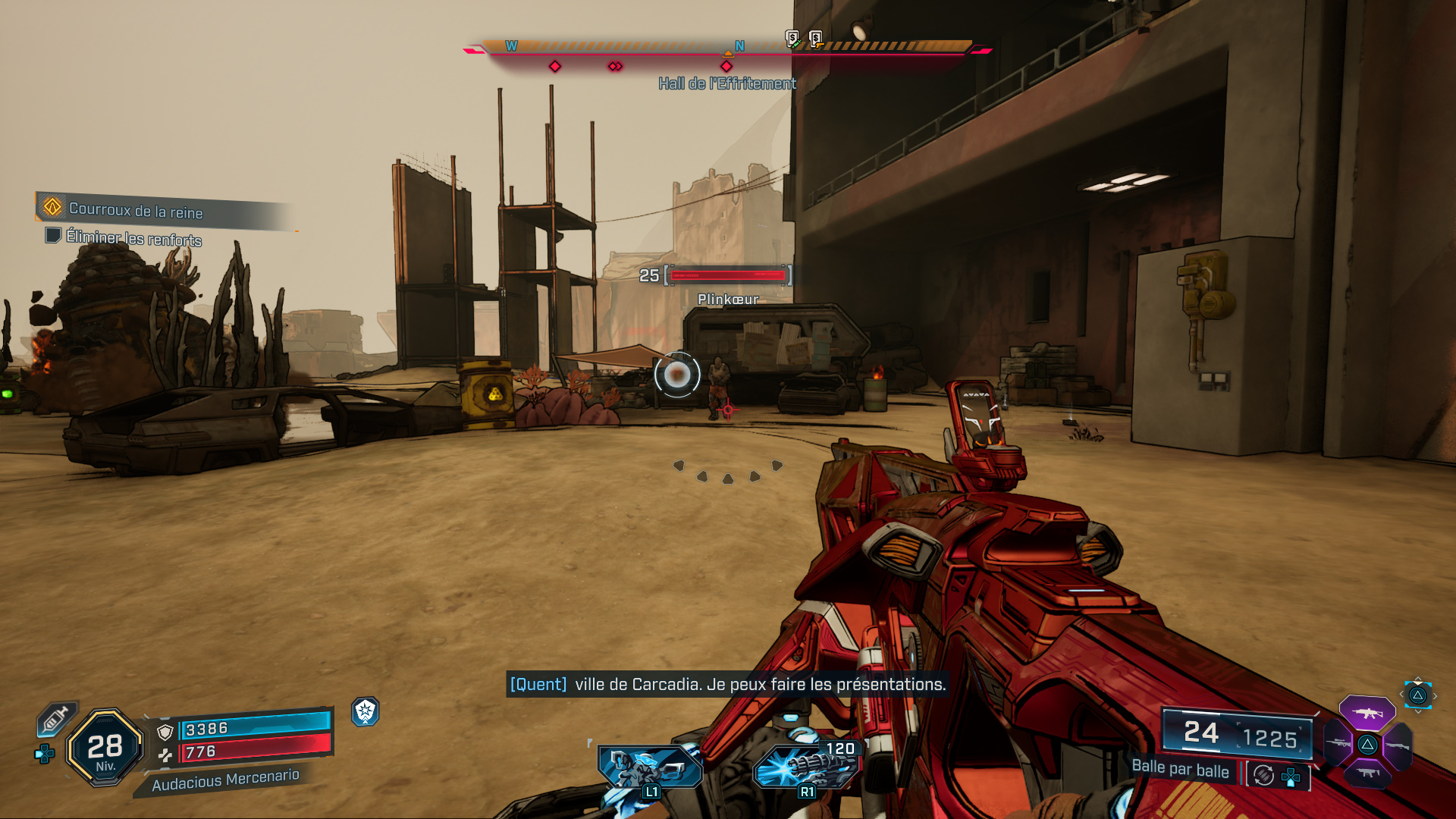1456x819 pixels.
Task: Select the equipped assault rifle slot
Action: (x=1367, y=713)
